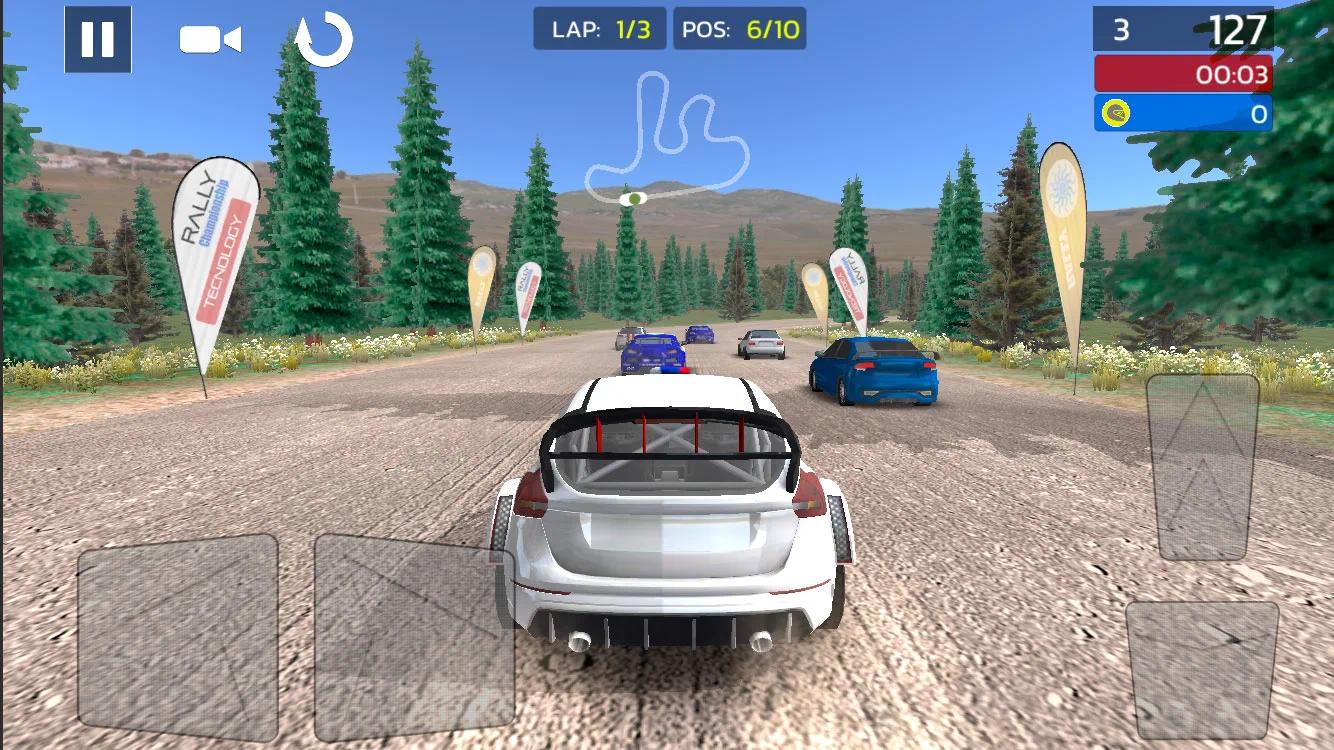Tap the car marker on the minimap
The width and height of the screenshot is (1334, 750).
633,198
